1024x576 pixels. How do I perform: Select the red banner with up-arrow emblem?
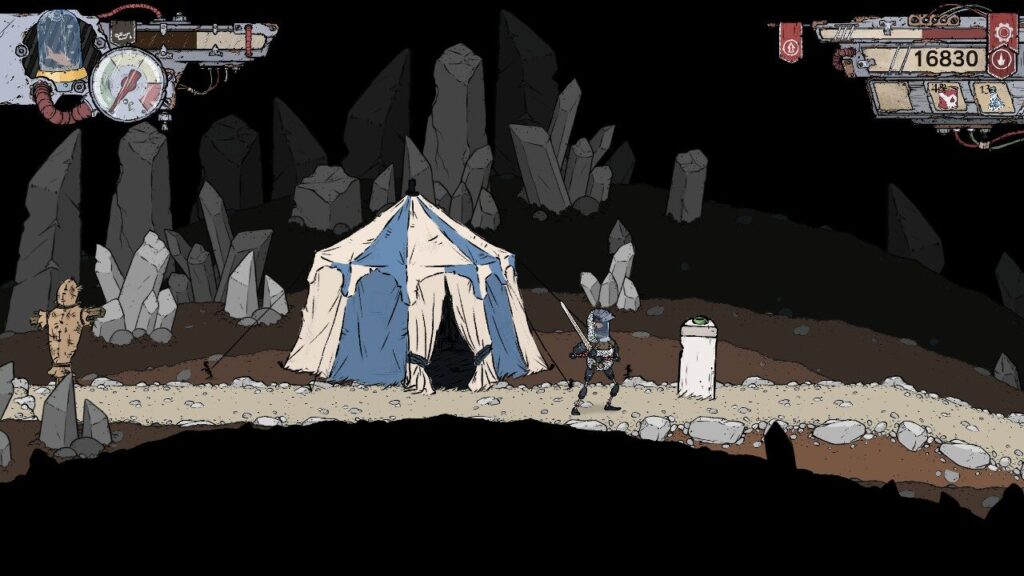coord(790,43)
